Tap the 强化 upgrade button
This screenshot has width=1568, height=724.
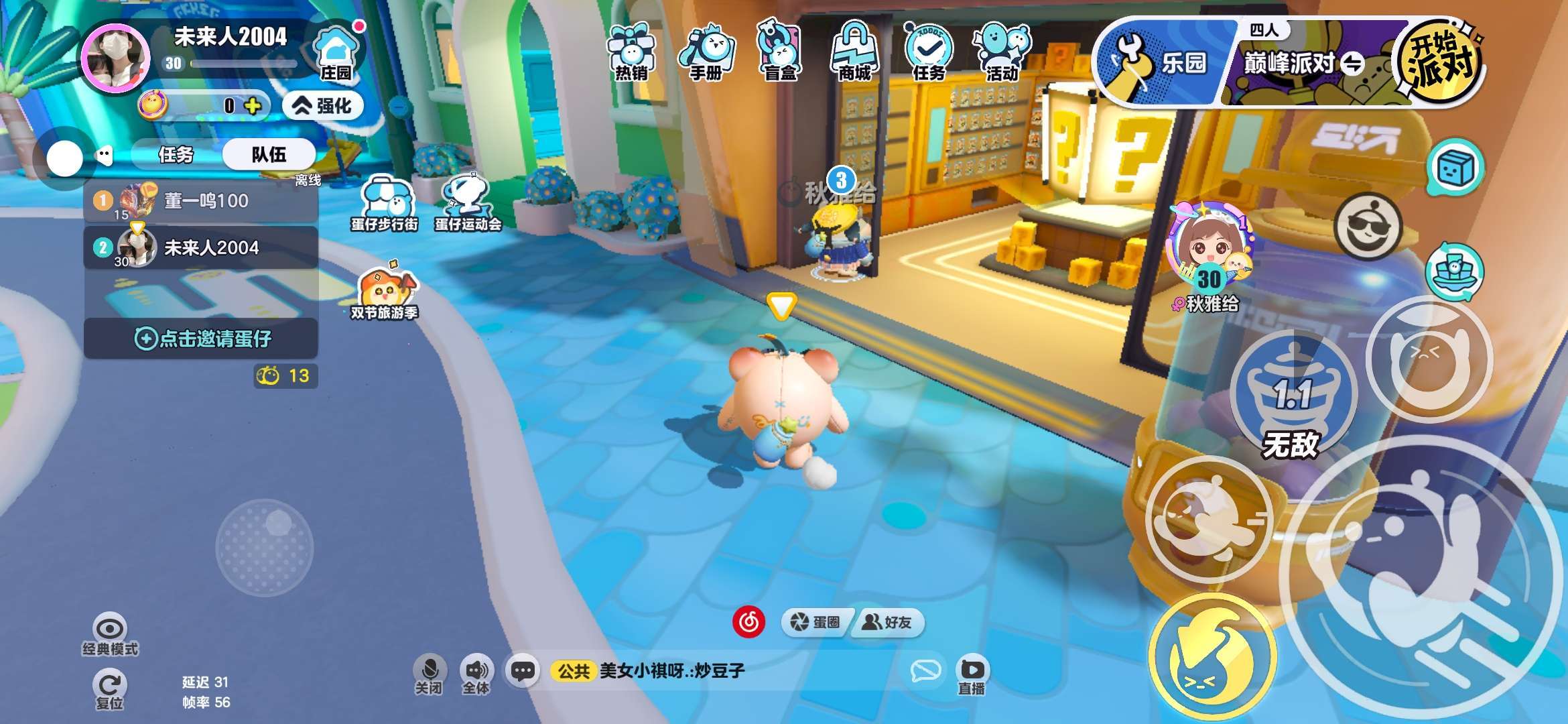coord(323,106)
